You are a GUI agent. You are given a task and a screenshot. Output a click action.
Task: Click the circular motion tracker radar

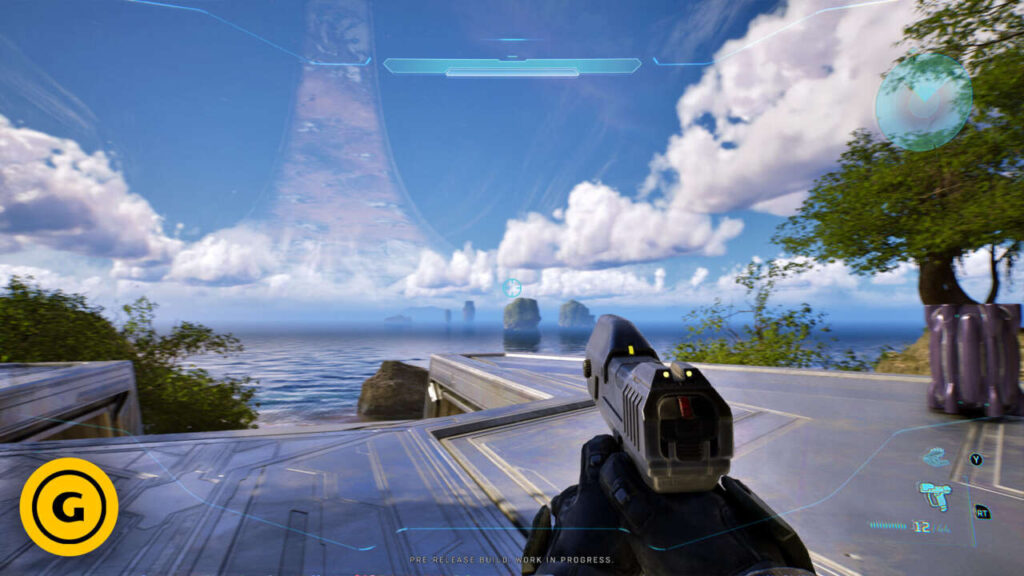(923, 102)
